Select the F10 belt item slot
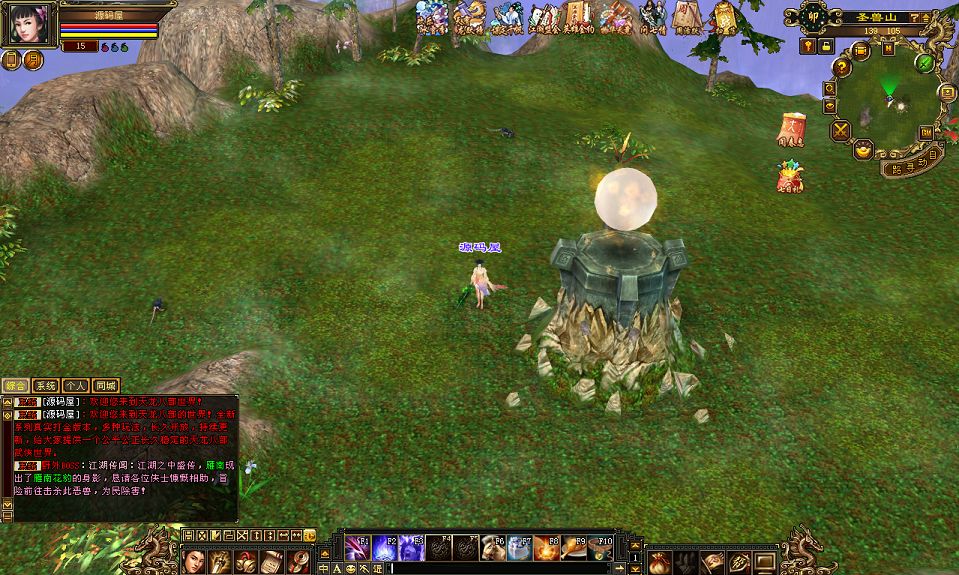 coord(600,548)
